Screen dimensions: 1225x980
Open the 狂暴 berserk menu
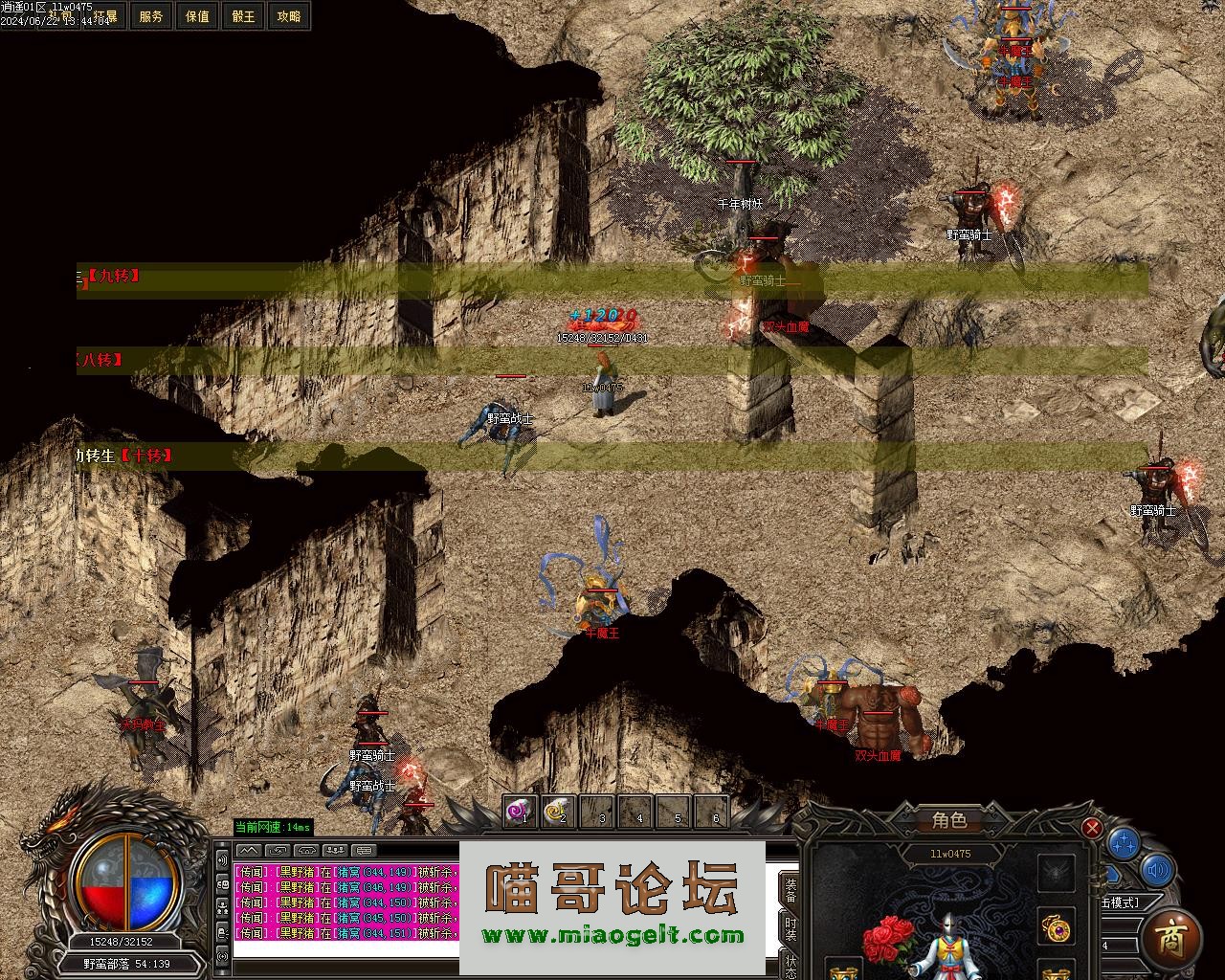coord(105,16)
